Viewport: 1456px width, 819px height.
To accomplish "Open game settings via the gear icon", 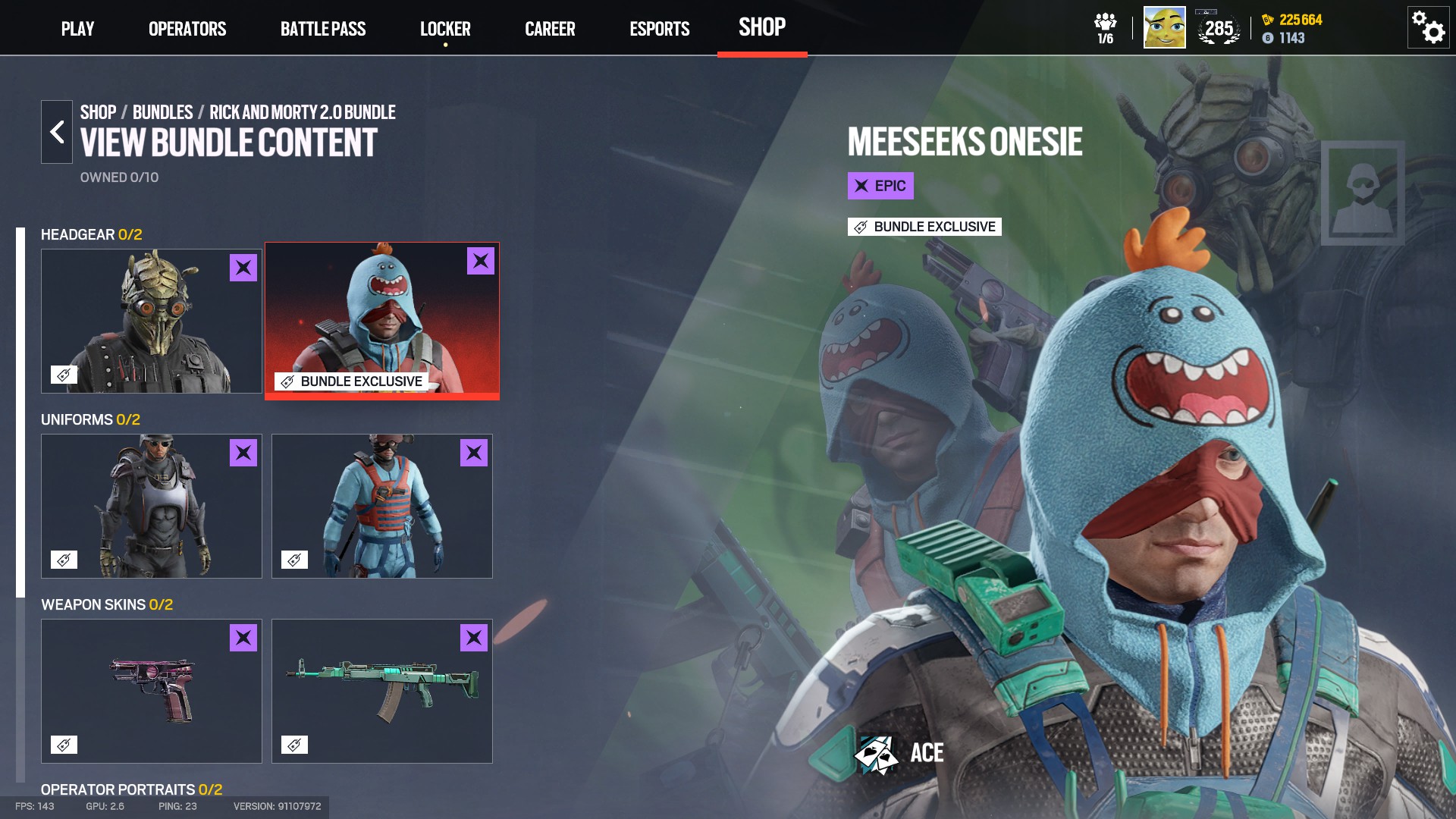I will tap(1428, 26).
